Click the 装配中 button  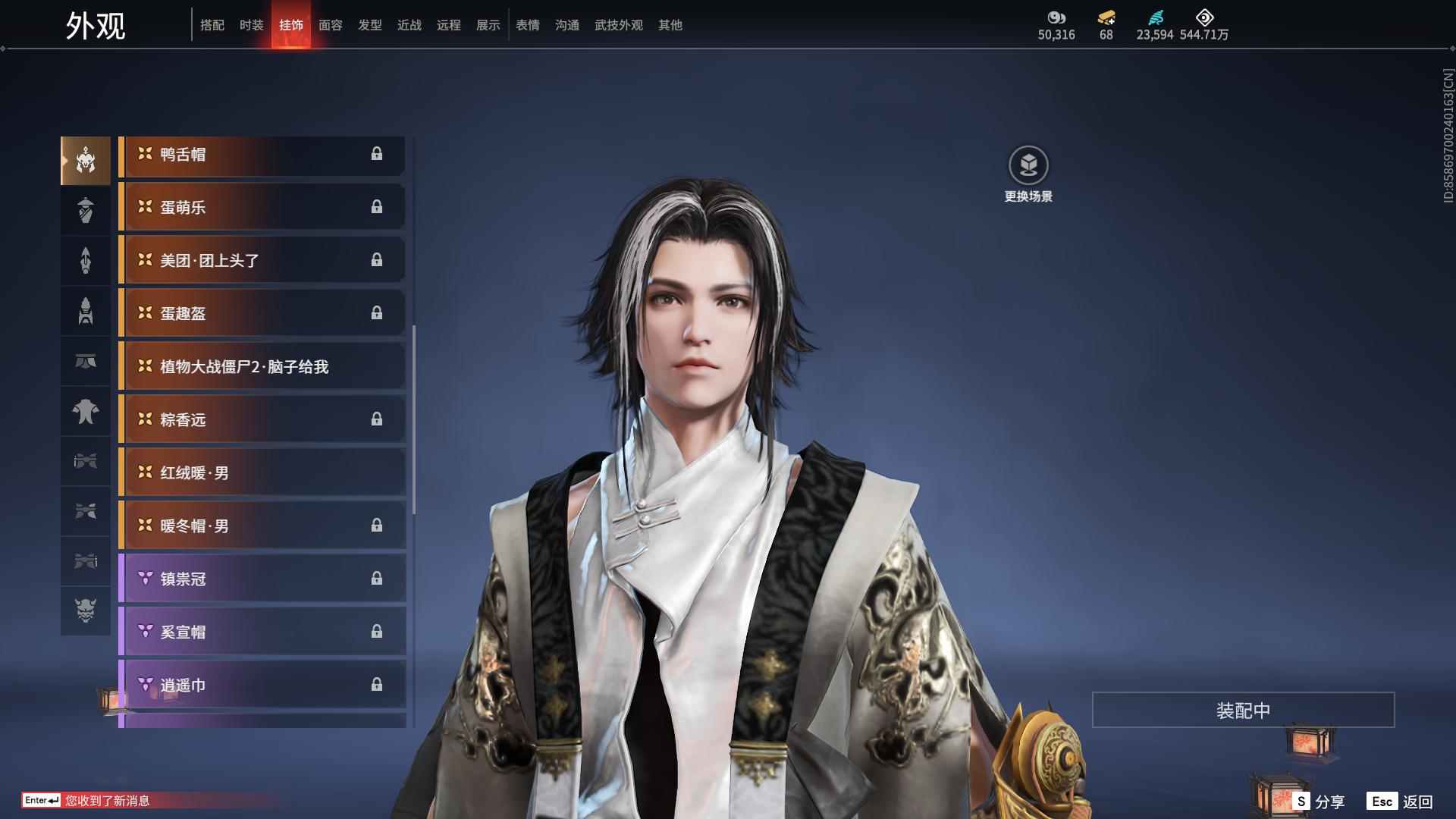click(1242, 710)
